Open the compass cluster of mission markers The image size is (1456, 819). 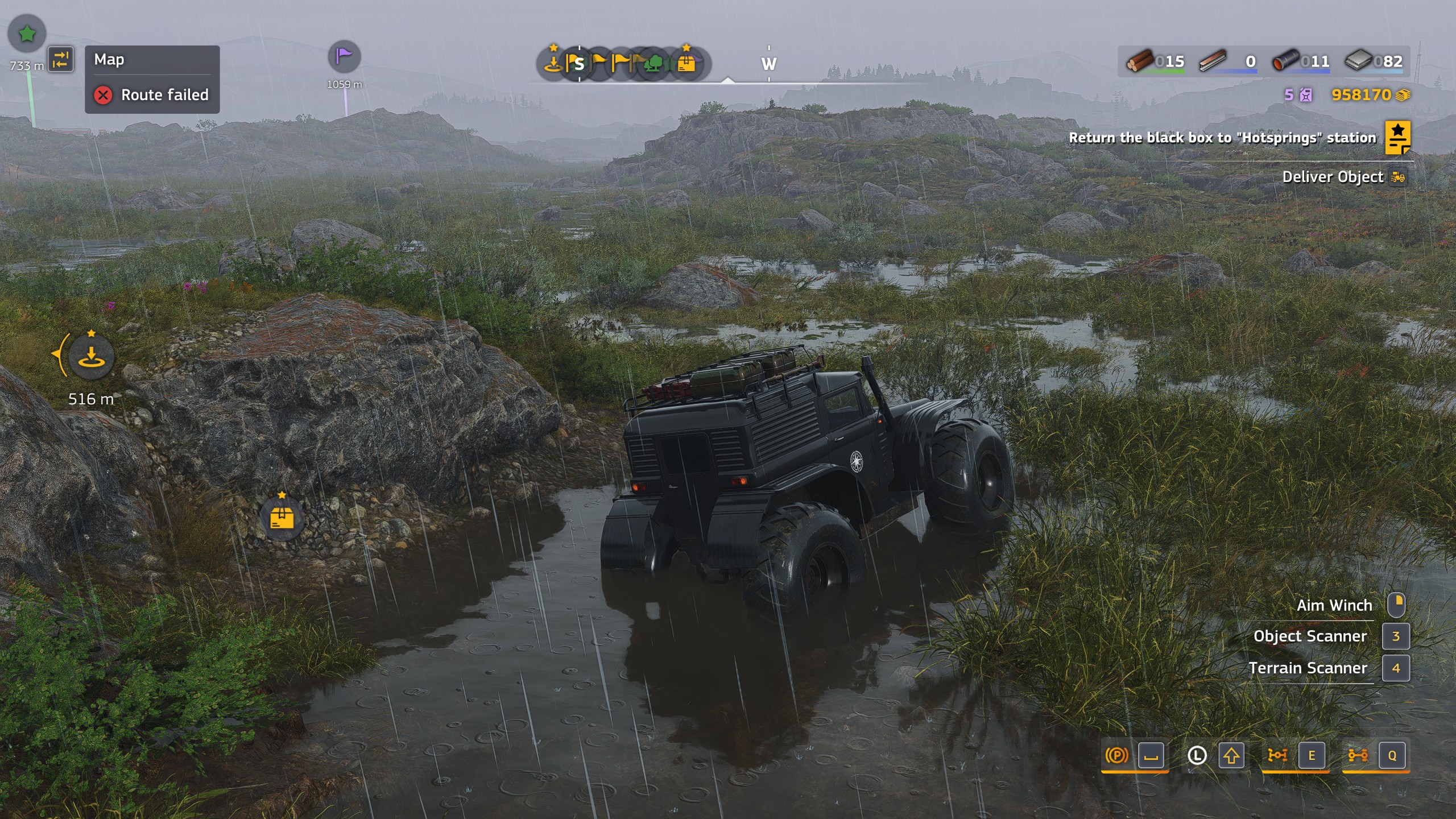click(x=626, y=64)
